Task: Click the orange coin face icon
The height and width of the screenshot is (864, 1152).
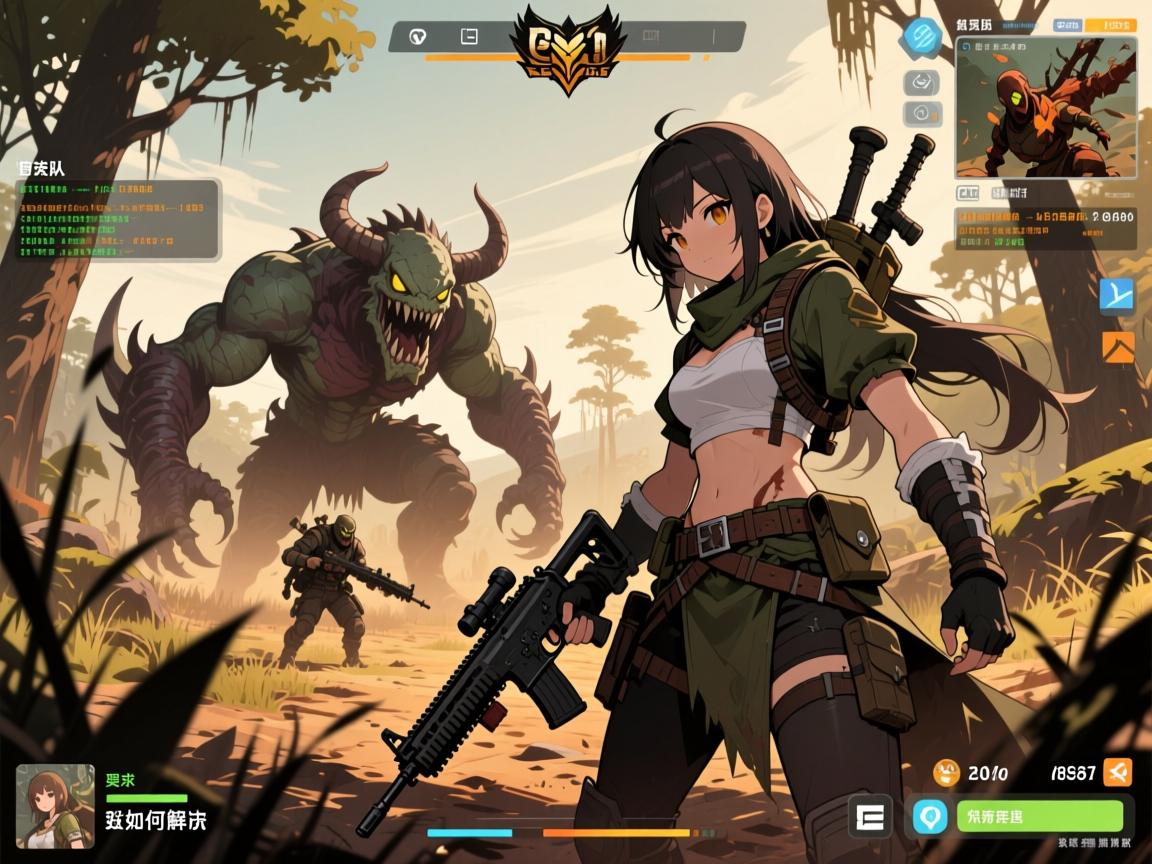Action: 946,772
